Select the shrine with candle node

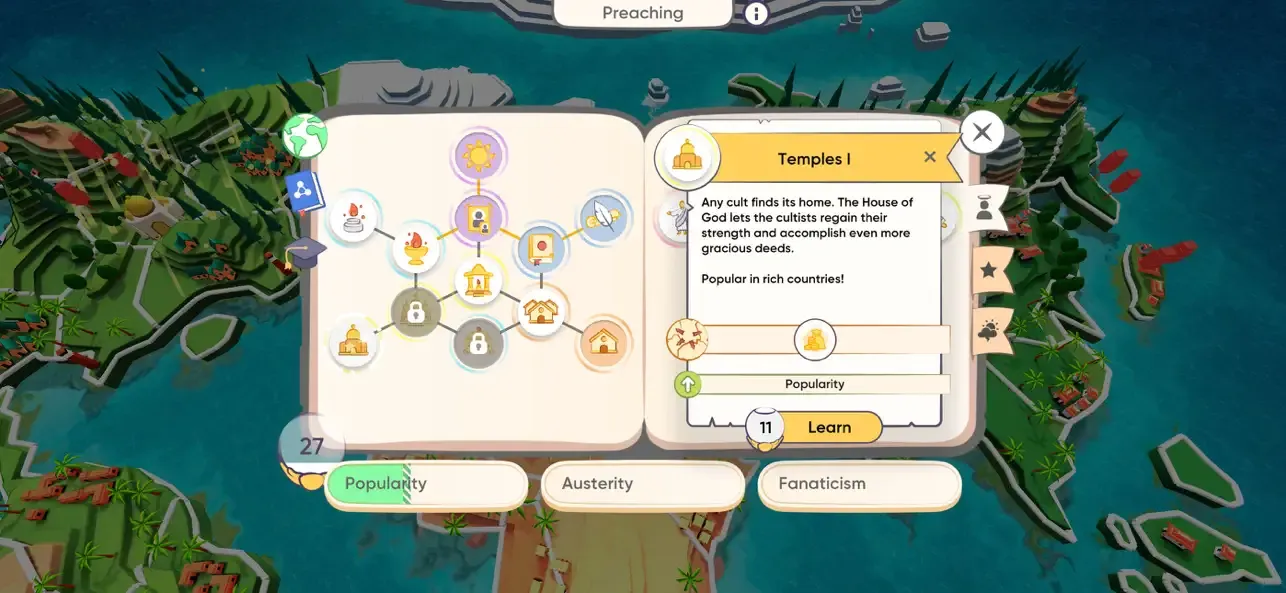coord(479,281)
